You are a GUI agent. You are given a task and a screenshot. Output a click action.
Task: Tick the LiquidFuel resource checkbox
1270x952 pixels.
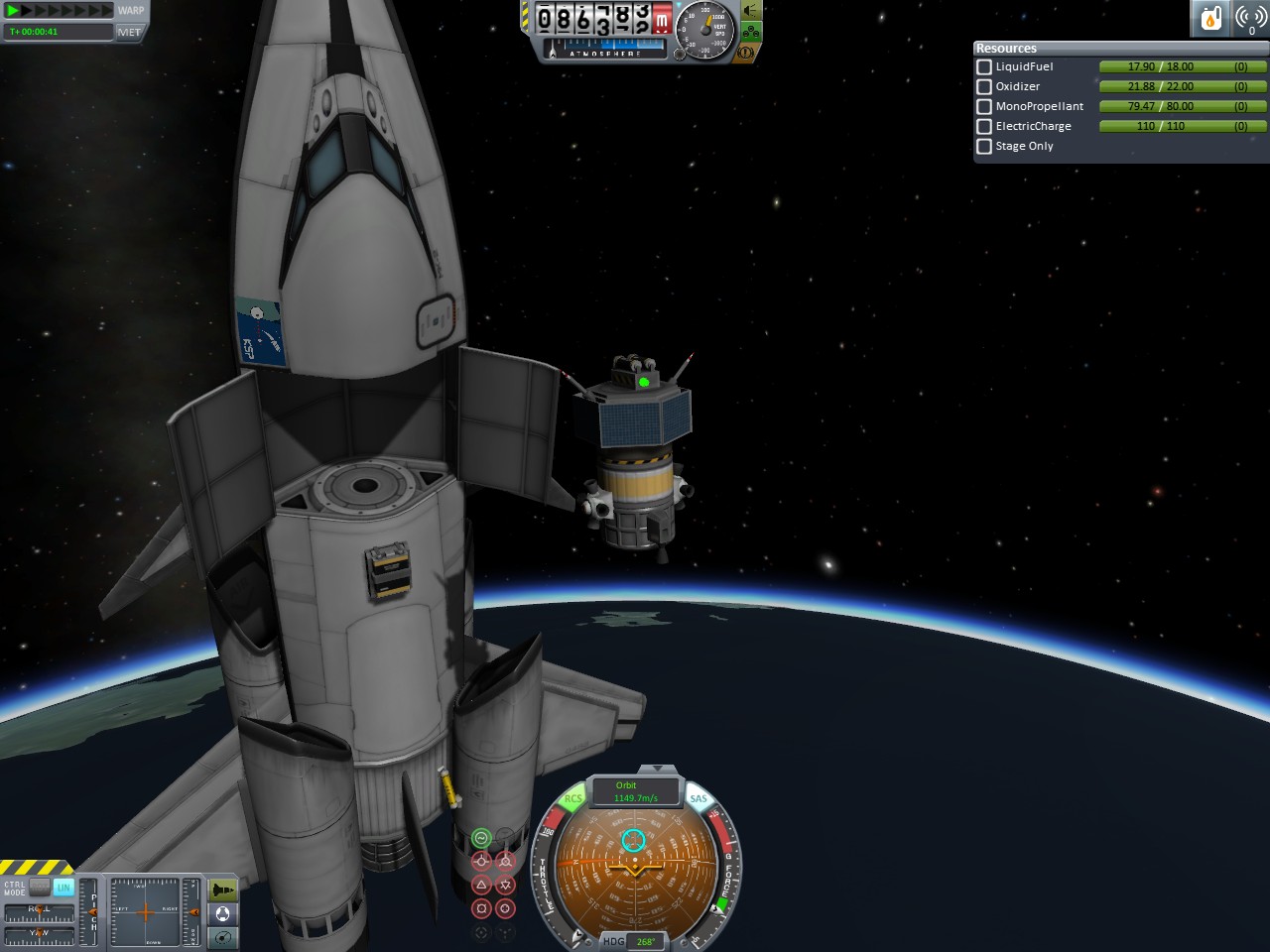[984, 66]
